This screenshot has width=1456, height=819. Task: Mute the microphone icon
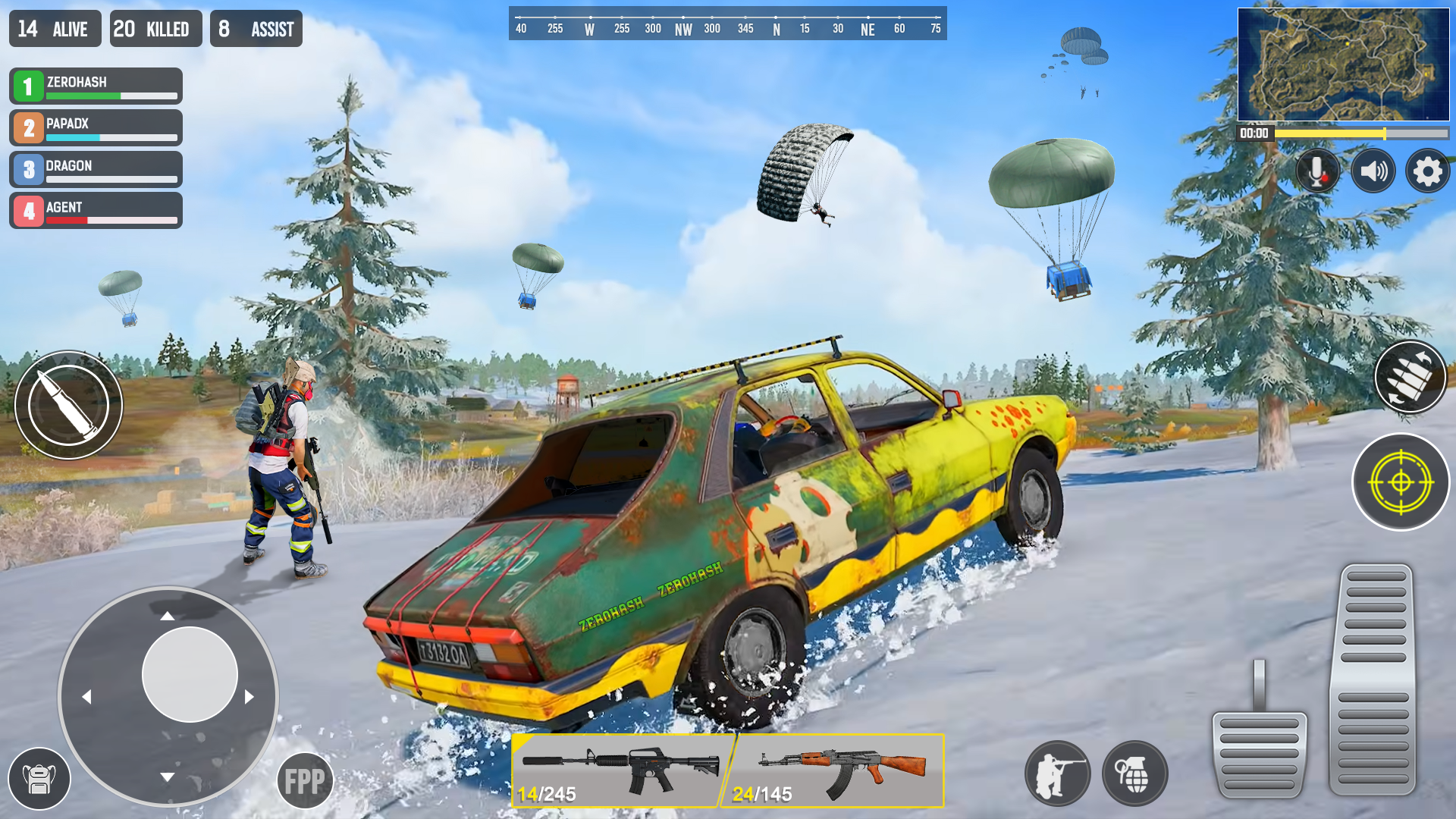pos(1316,171)
